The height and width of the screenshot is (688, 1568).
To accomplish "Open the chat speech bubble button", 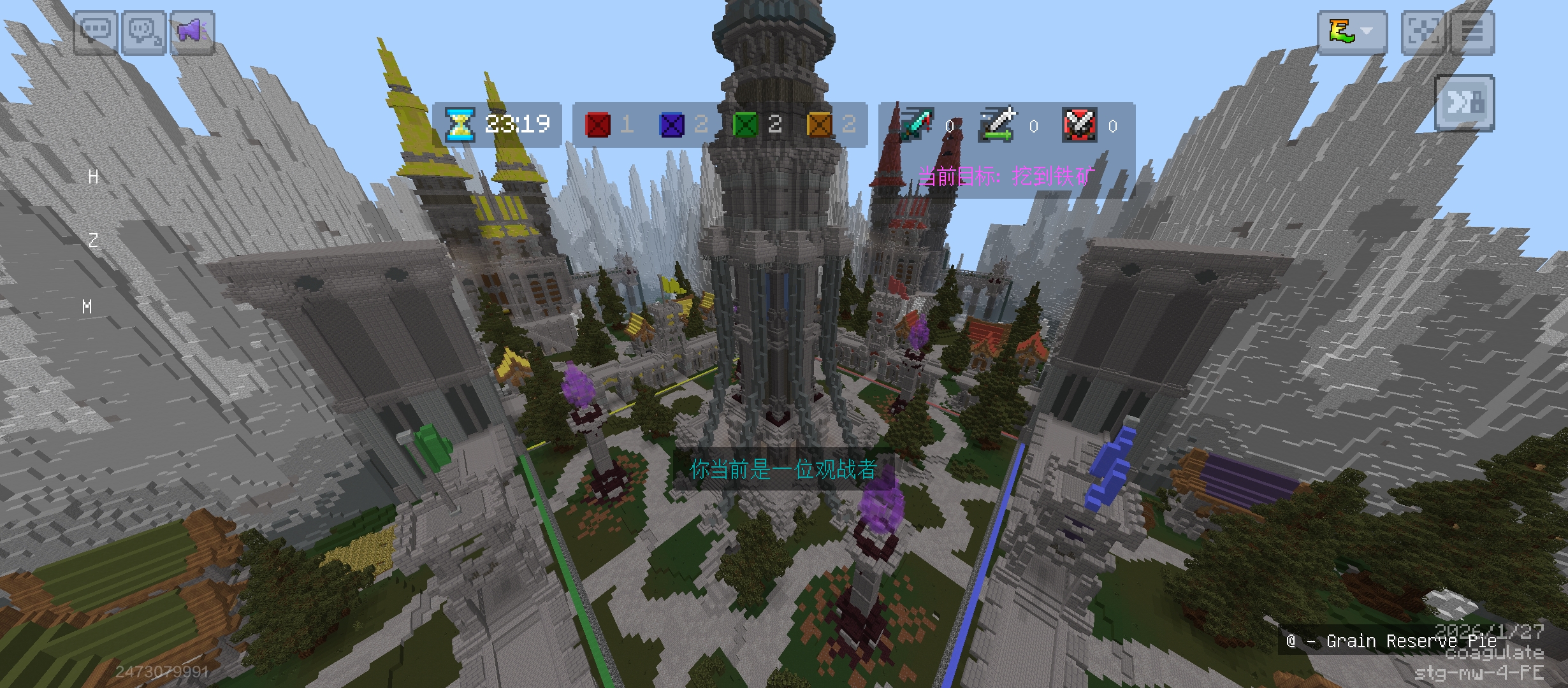I will (x=96, y=32).
